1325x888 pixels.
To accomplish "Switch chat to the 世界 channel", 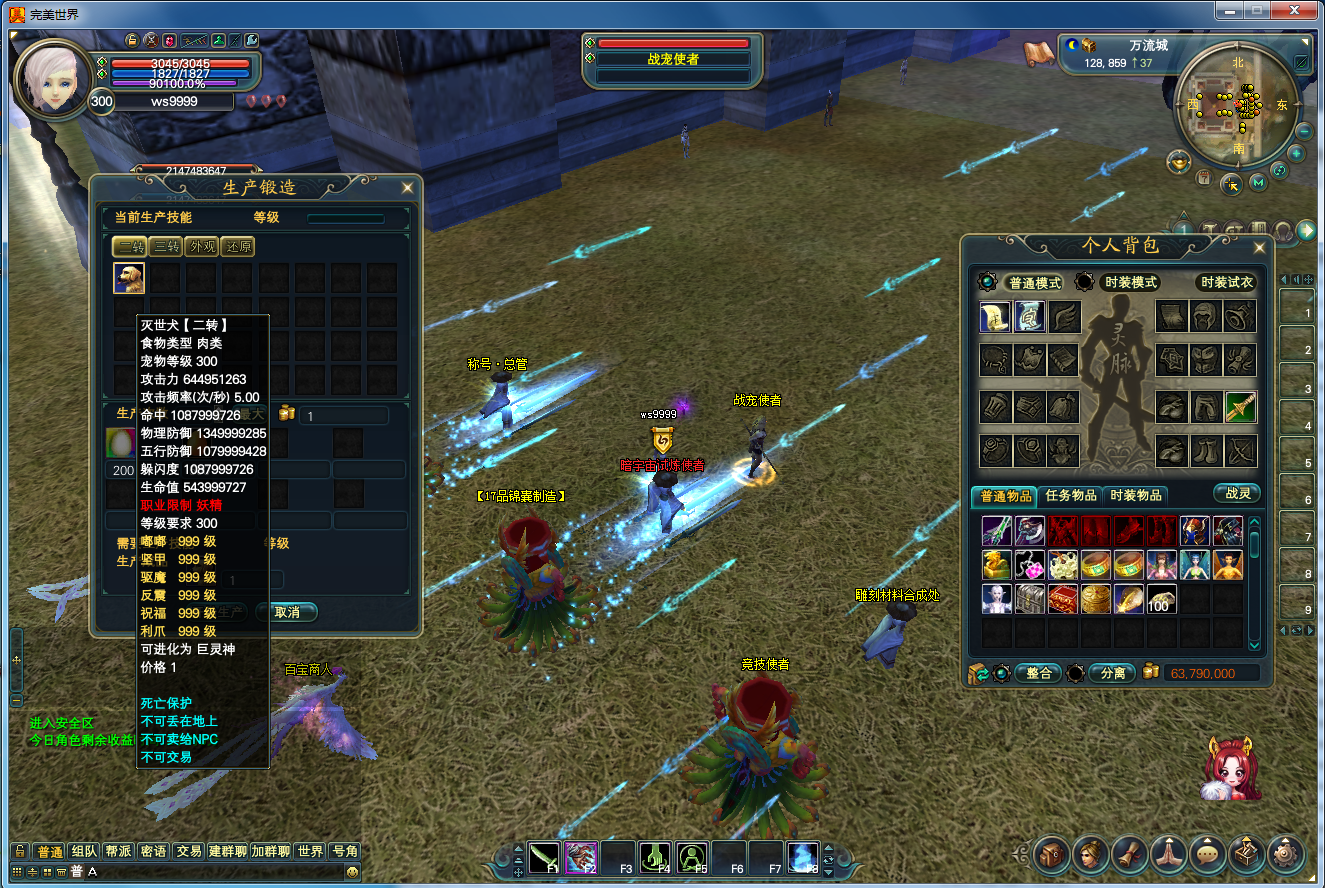I will pos(310,851).
